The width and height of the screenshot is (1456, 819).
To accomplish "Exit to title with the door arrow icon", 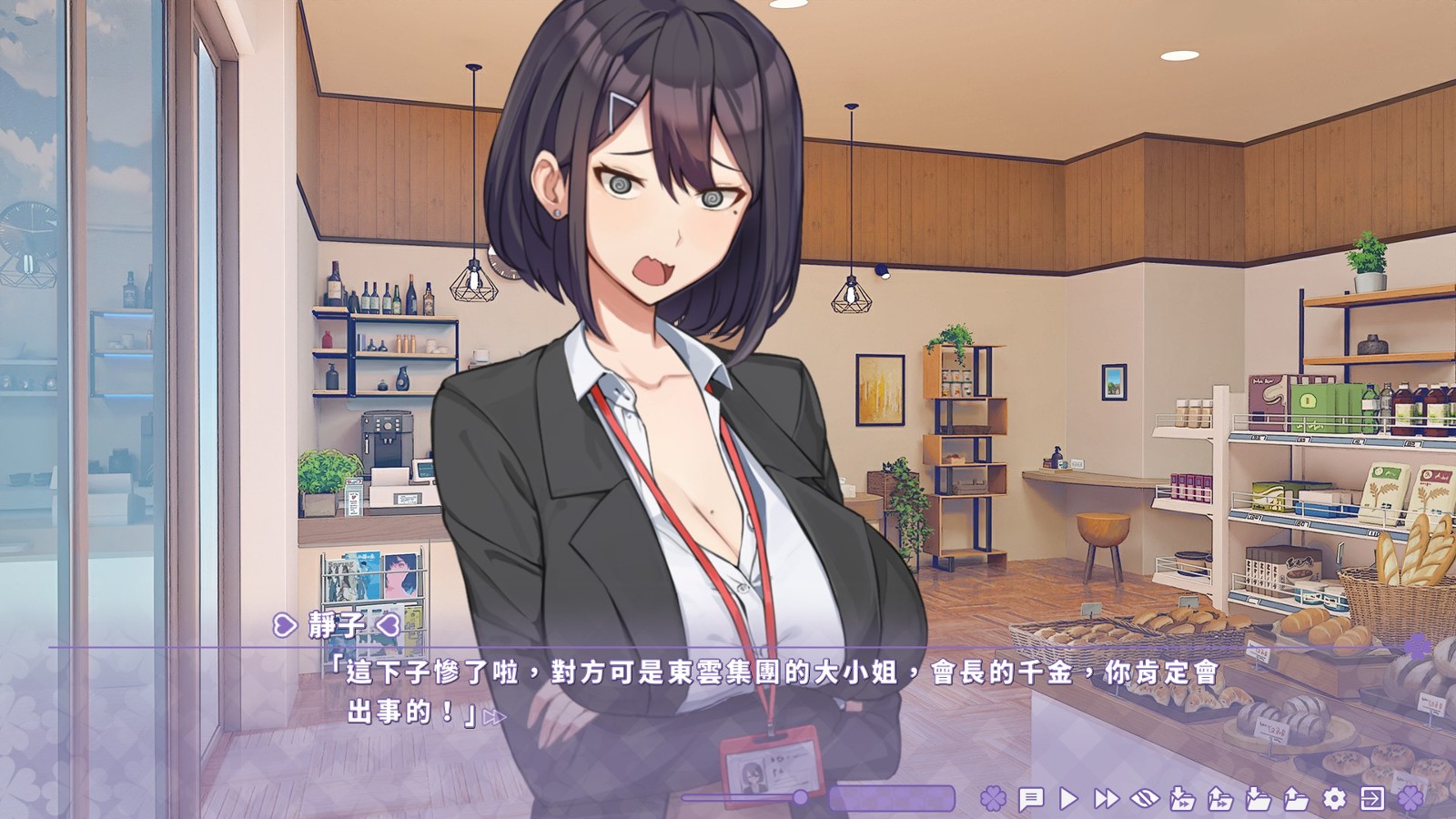I will coord(1372,799).
